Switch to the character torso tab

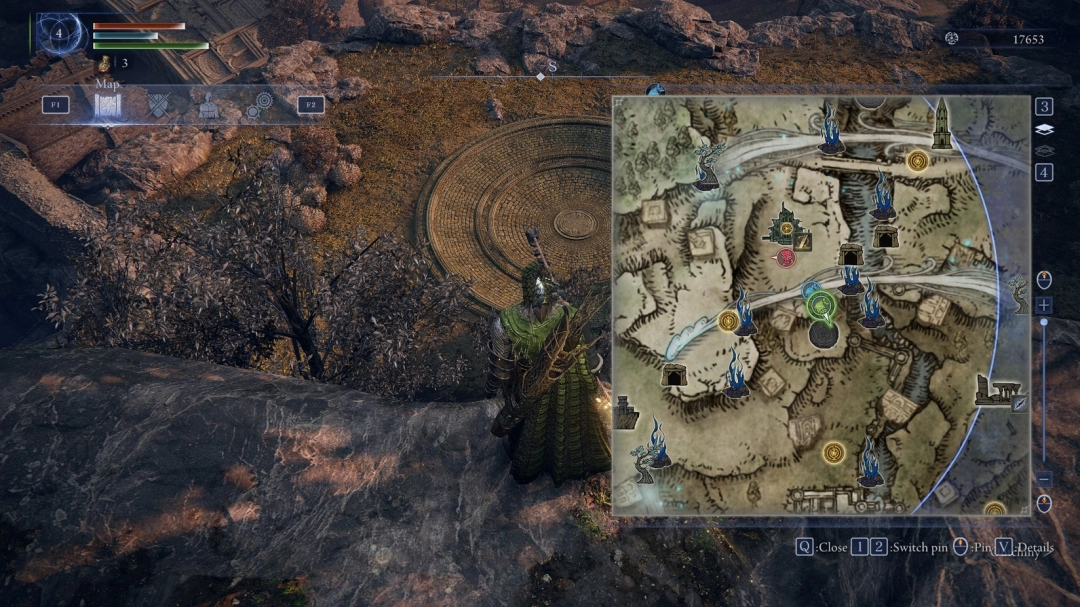[208, 106]
